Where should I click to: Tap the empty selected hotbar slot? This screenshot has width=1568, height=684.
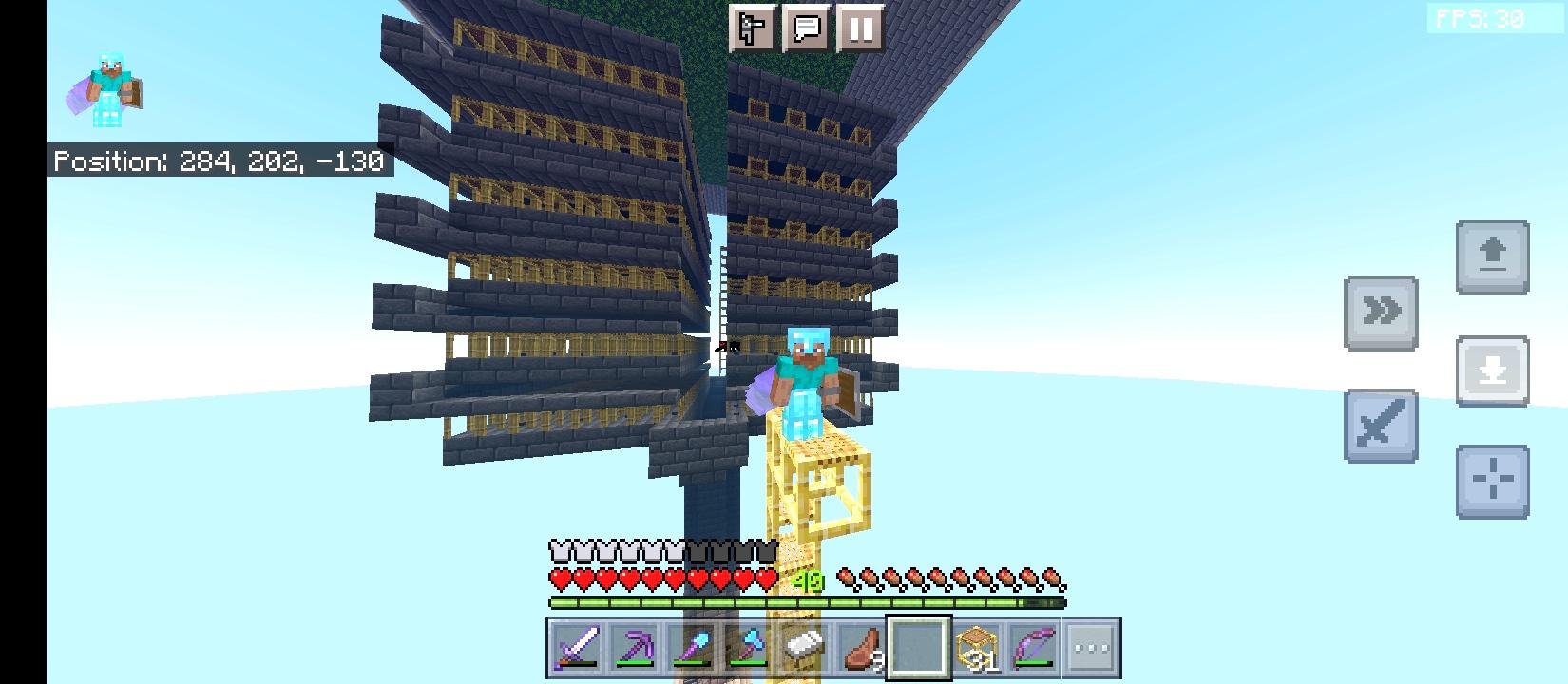point(918,647)
